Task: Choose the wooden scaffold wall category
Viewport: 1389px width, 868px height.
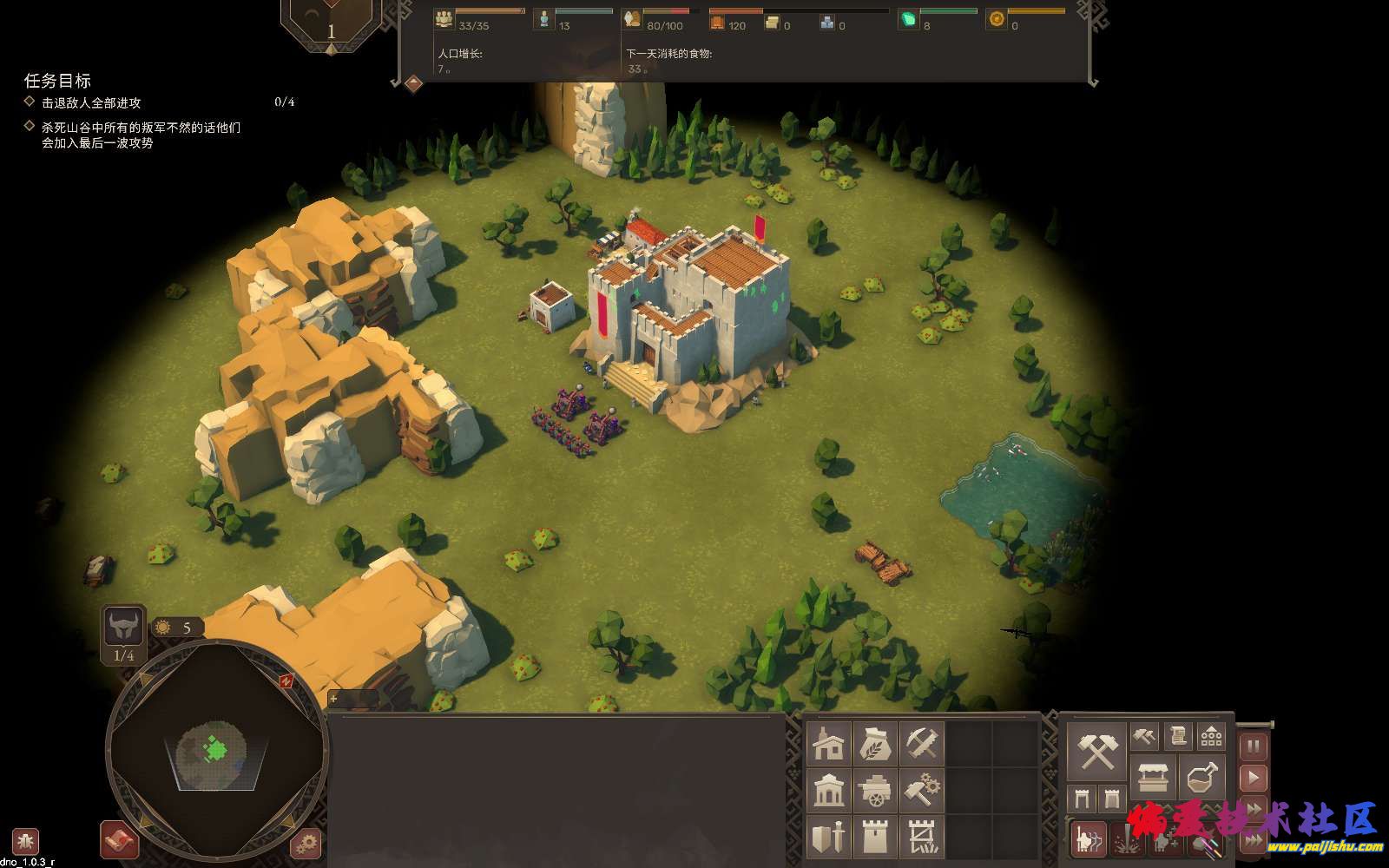Action: (921, 838)
